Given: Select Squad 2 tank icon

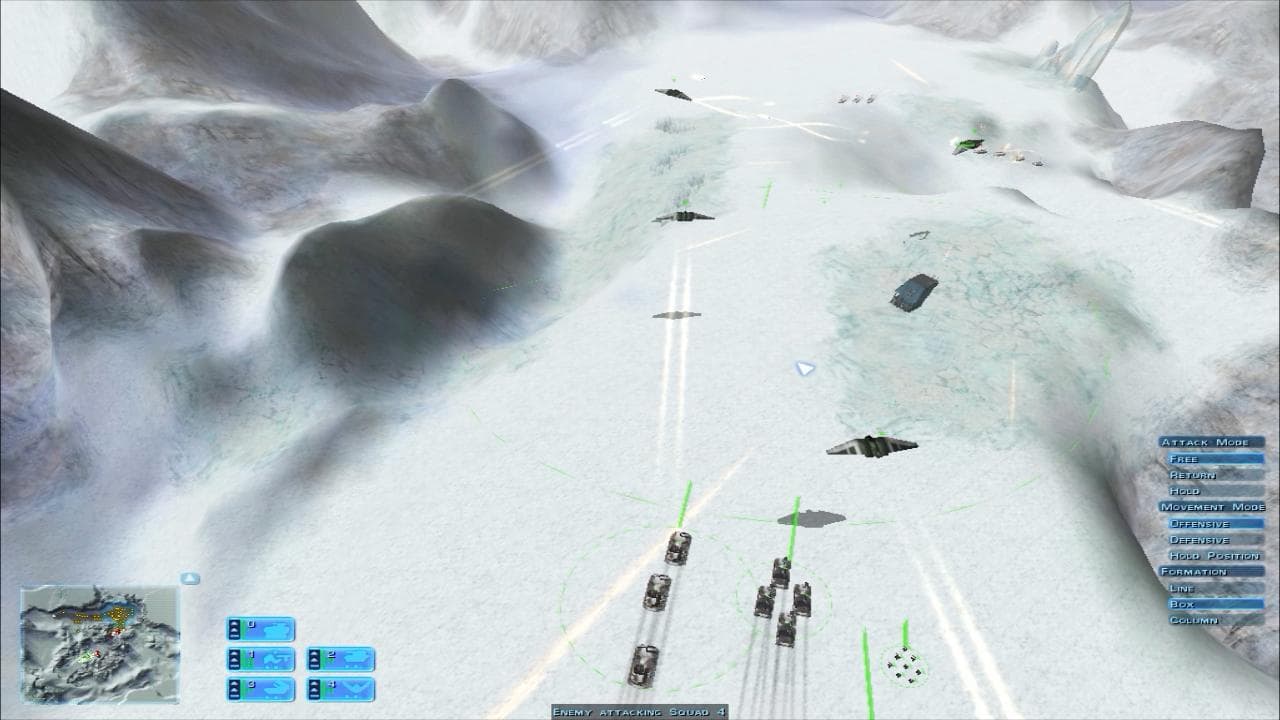Looking at the screenshot, I should (355, 658).
